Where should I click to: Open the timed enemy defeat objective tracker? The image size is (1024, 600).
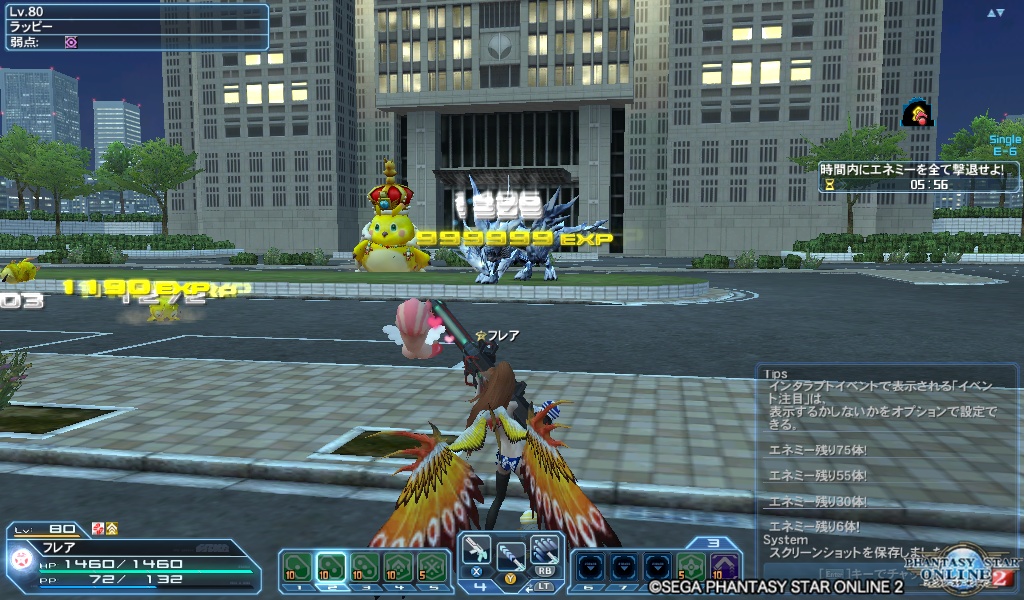(918, 177)
